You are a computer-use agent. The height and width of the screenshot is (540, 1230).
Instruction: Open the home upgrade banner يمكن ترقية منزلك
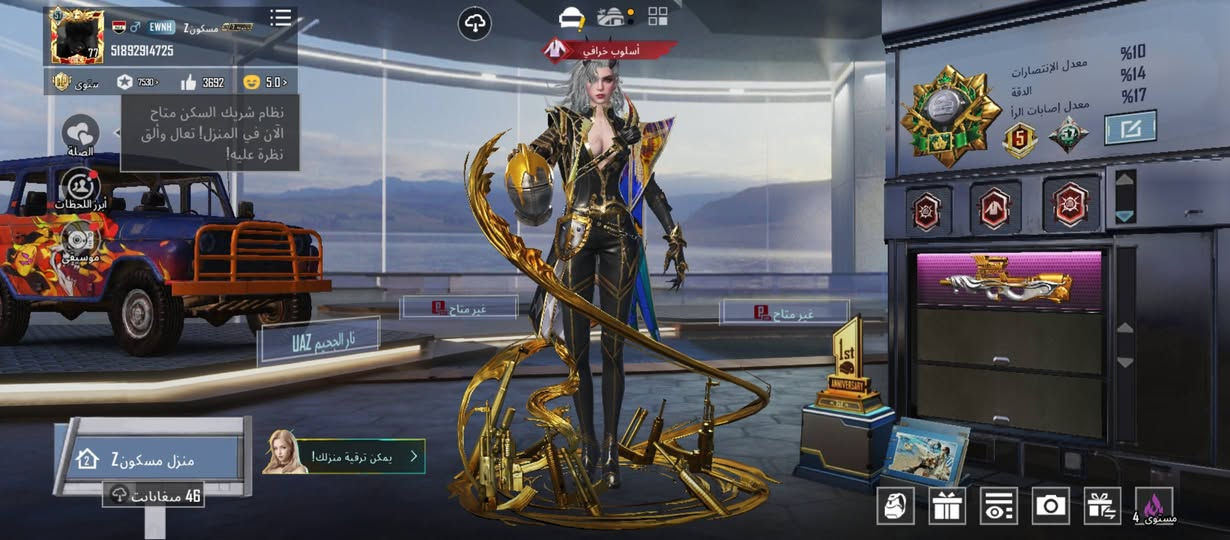(345, 457)
